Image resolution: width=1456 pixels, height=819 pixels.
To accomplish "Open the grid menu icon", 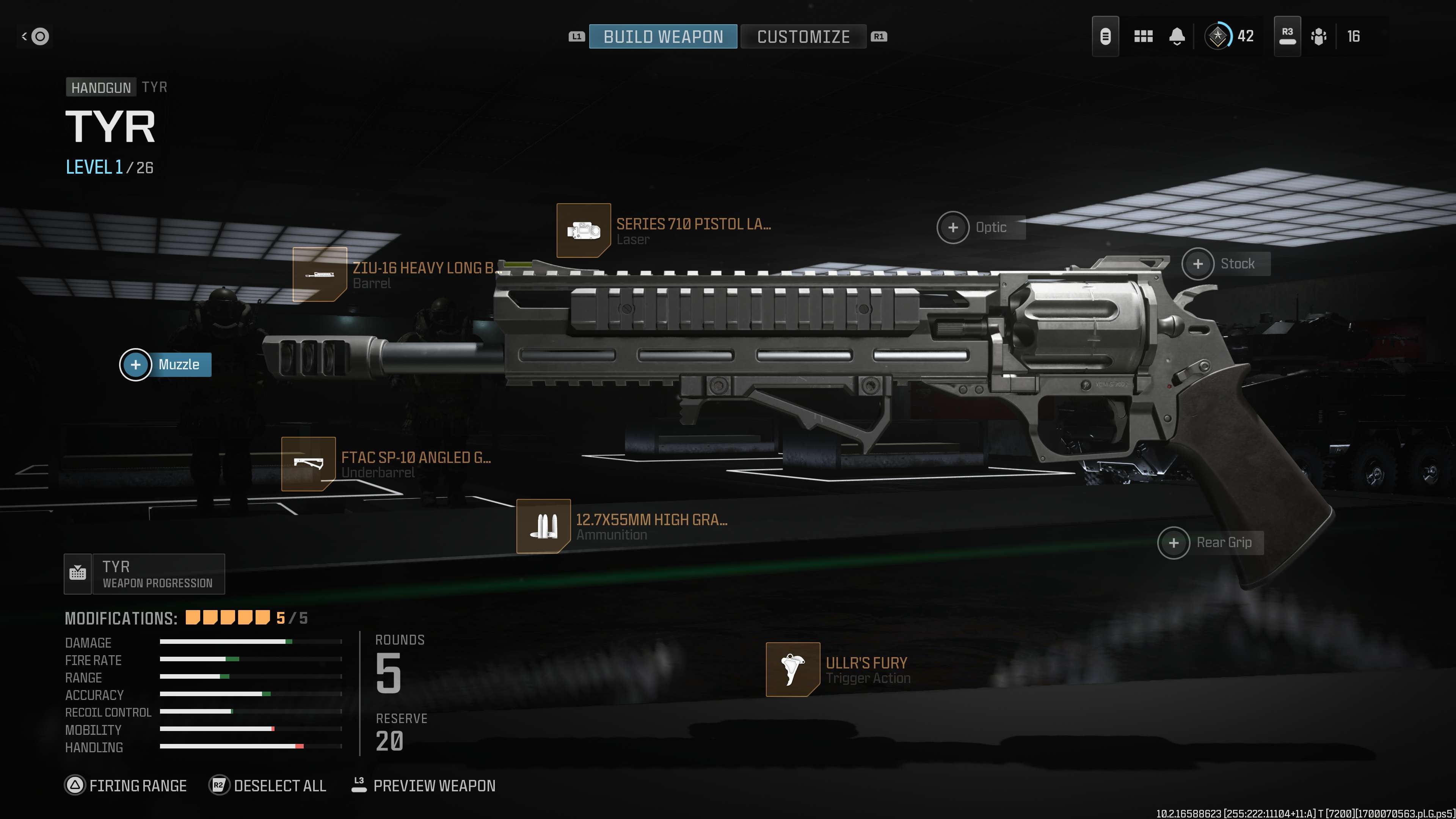I will (x=1143, y=37).
